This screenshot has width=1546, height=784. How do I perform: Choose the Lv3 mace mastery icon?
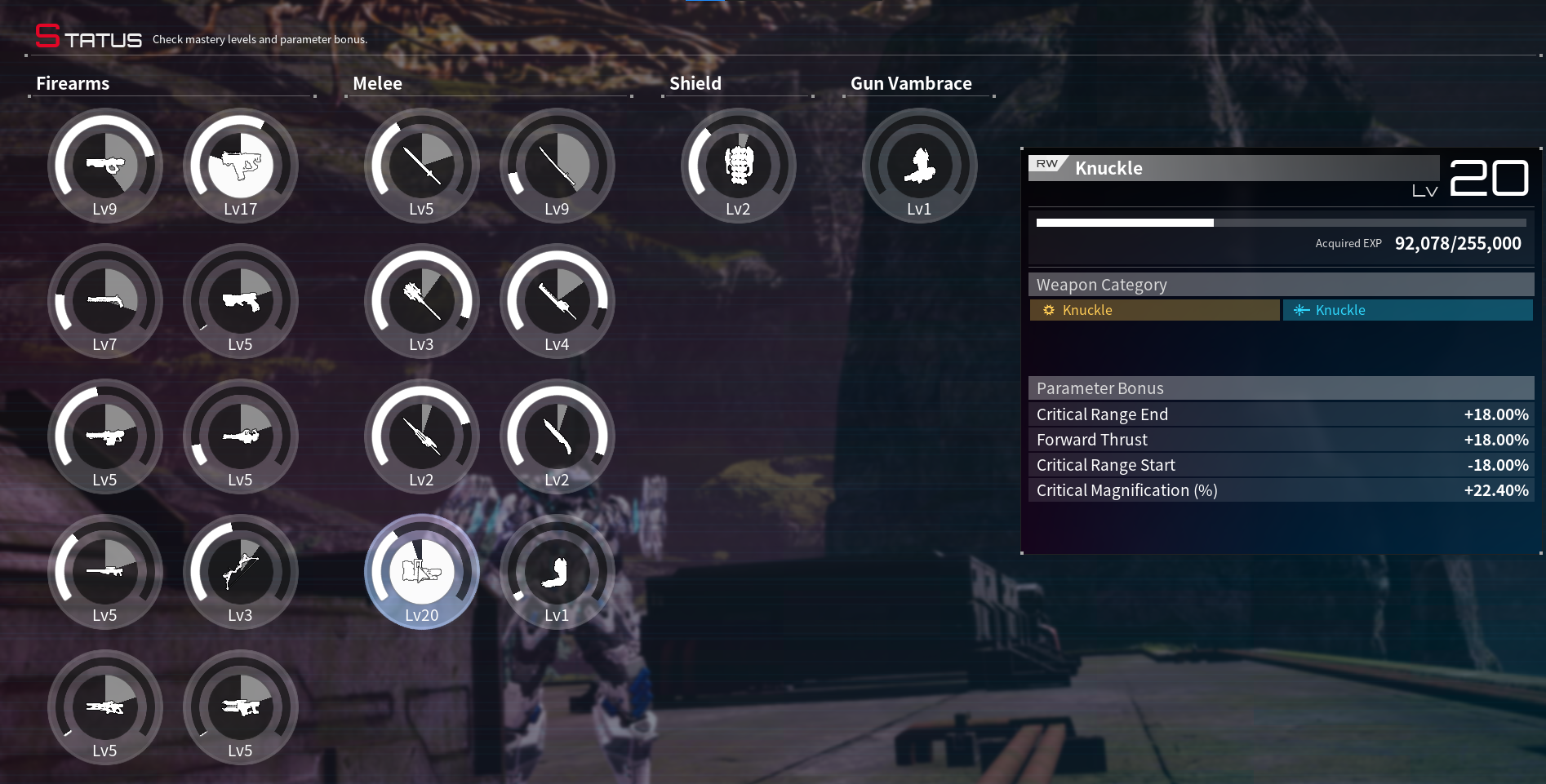click(421, 301)
